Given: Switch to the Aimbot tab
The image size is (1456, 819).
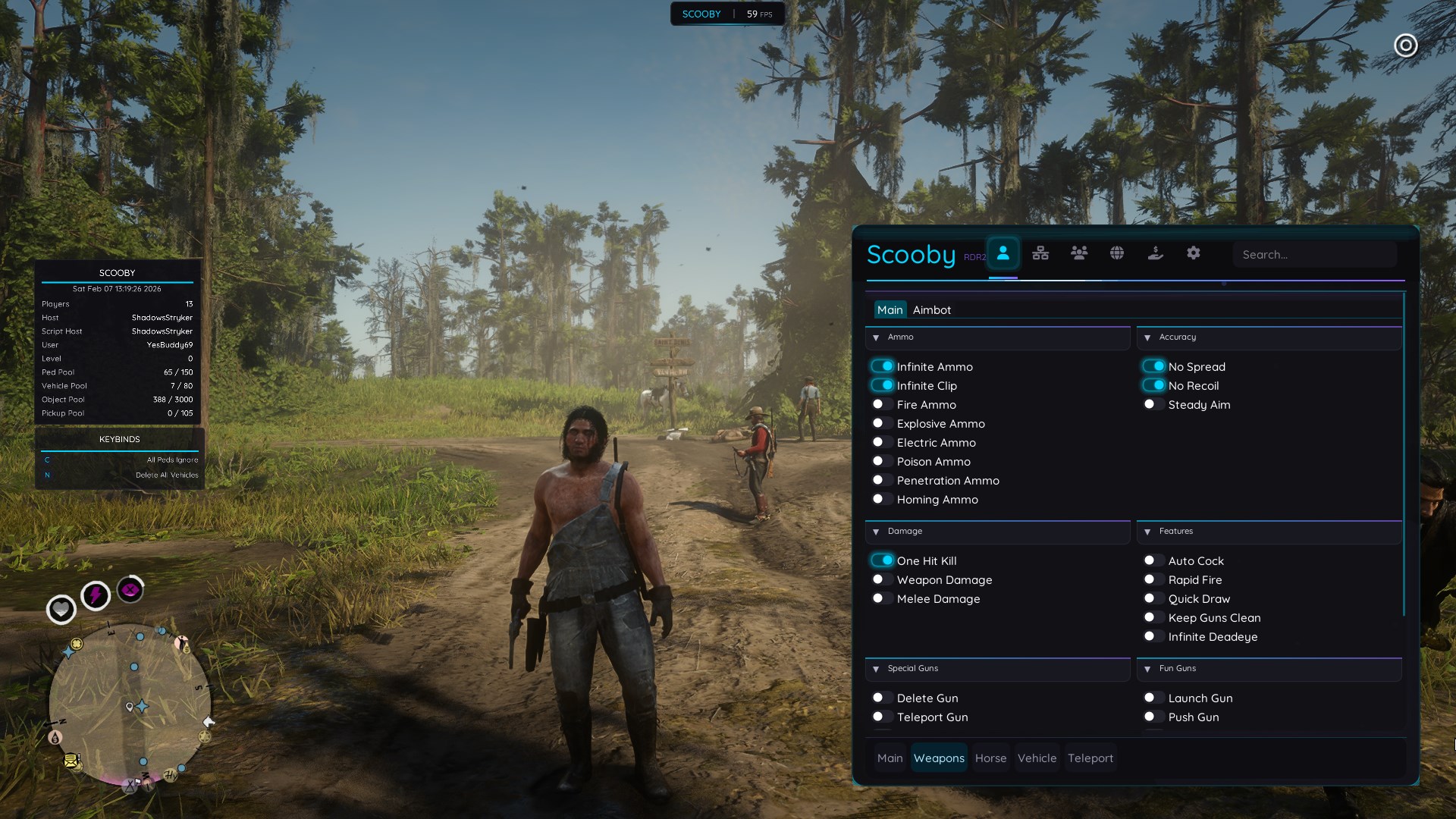Looking at the screenshot, I should point(934,309).
